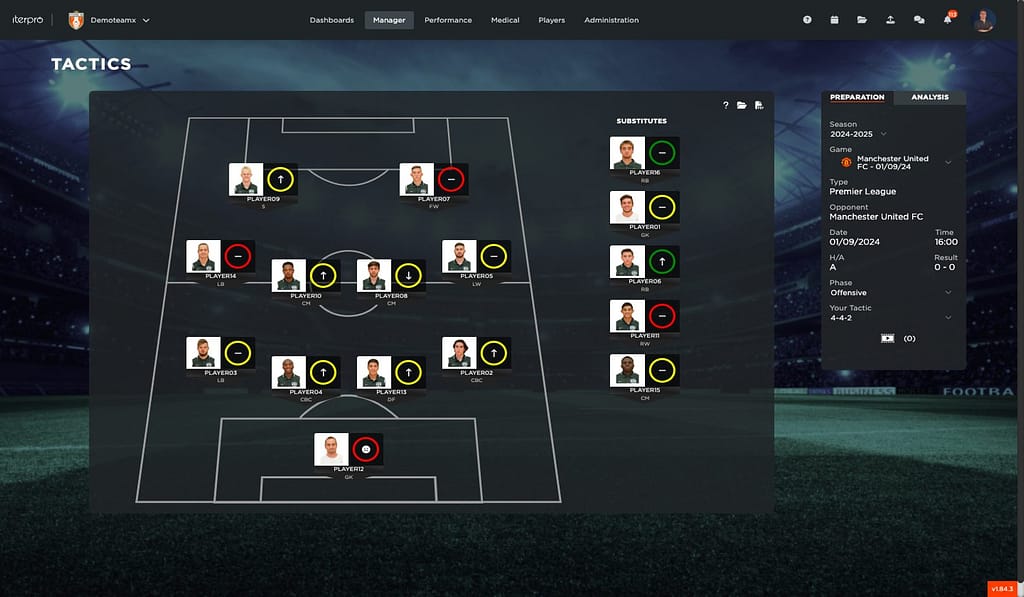Select the Preparation tab

(x=857, y=97)
